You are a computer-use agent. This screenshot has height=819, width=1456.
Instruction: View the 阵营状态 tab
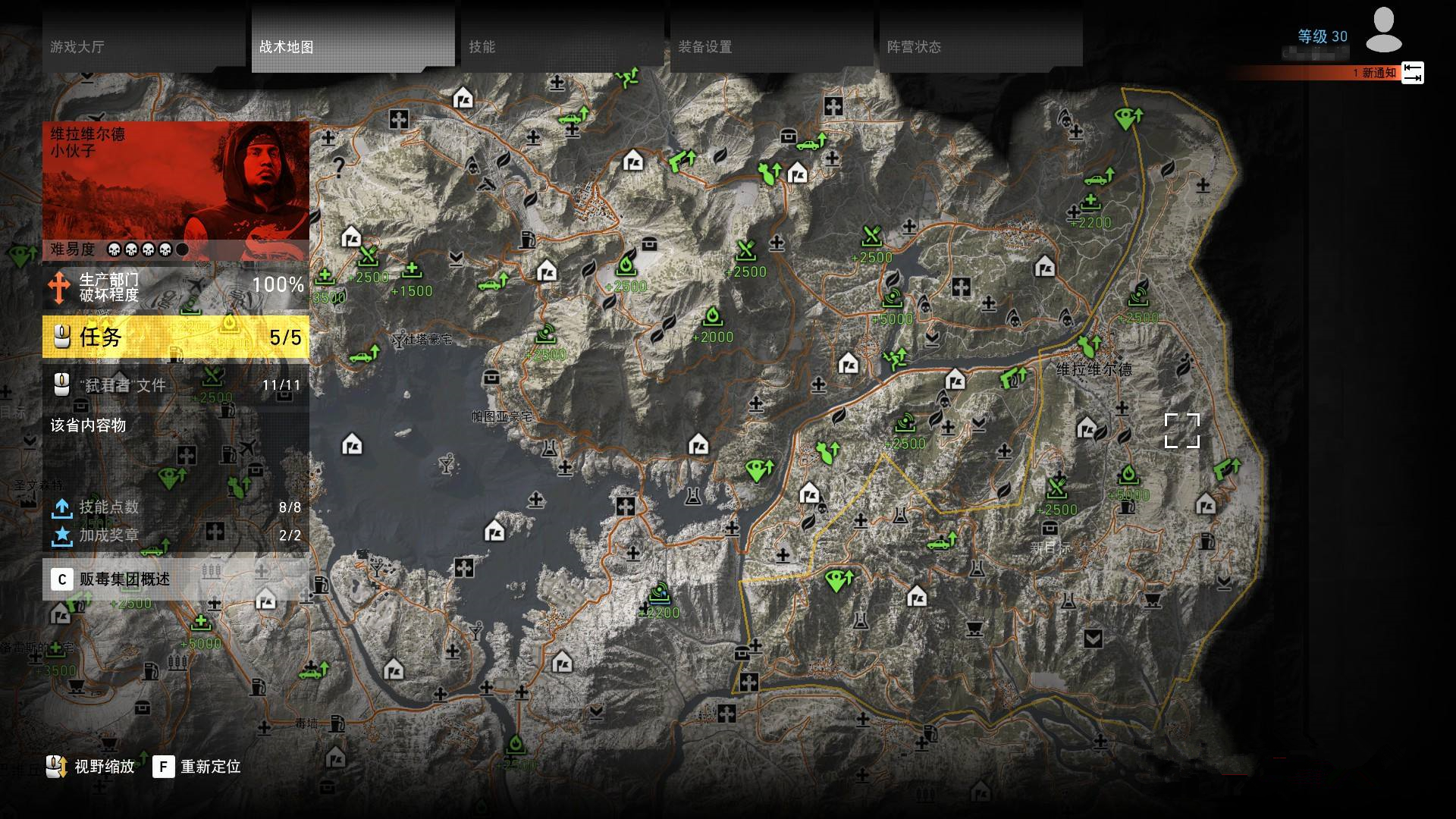tap(981, 47)
